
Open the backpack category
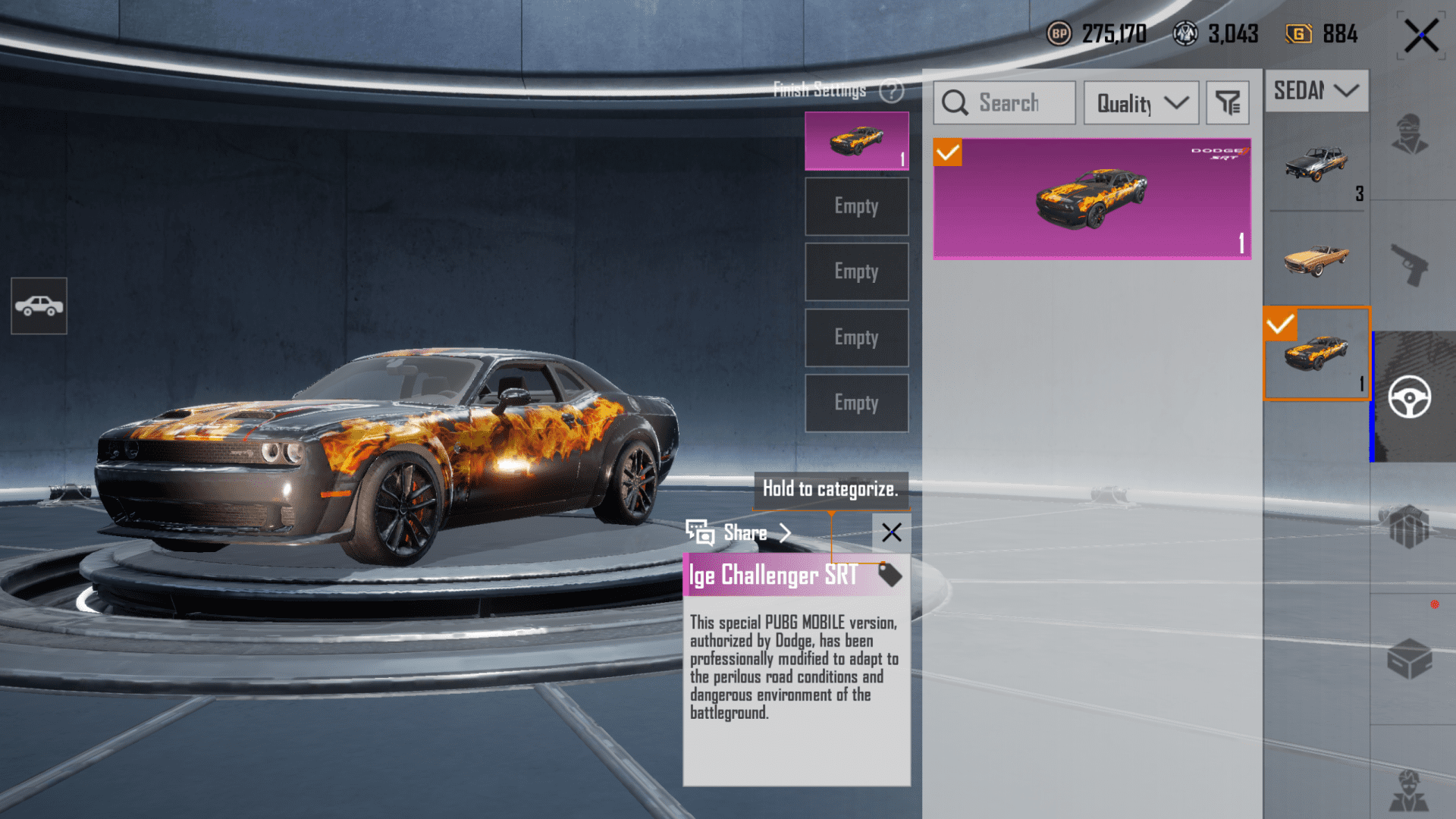click(1410, 527)
